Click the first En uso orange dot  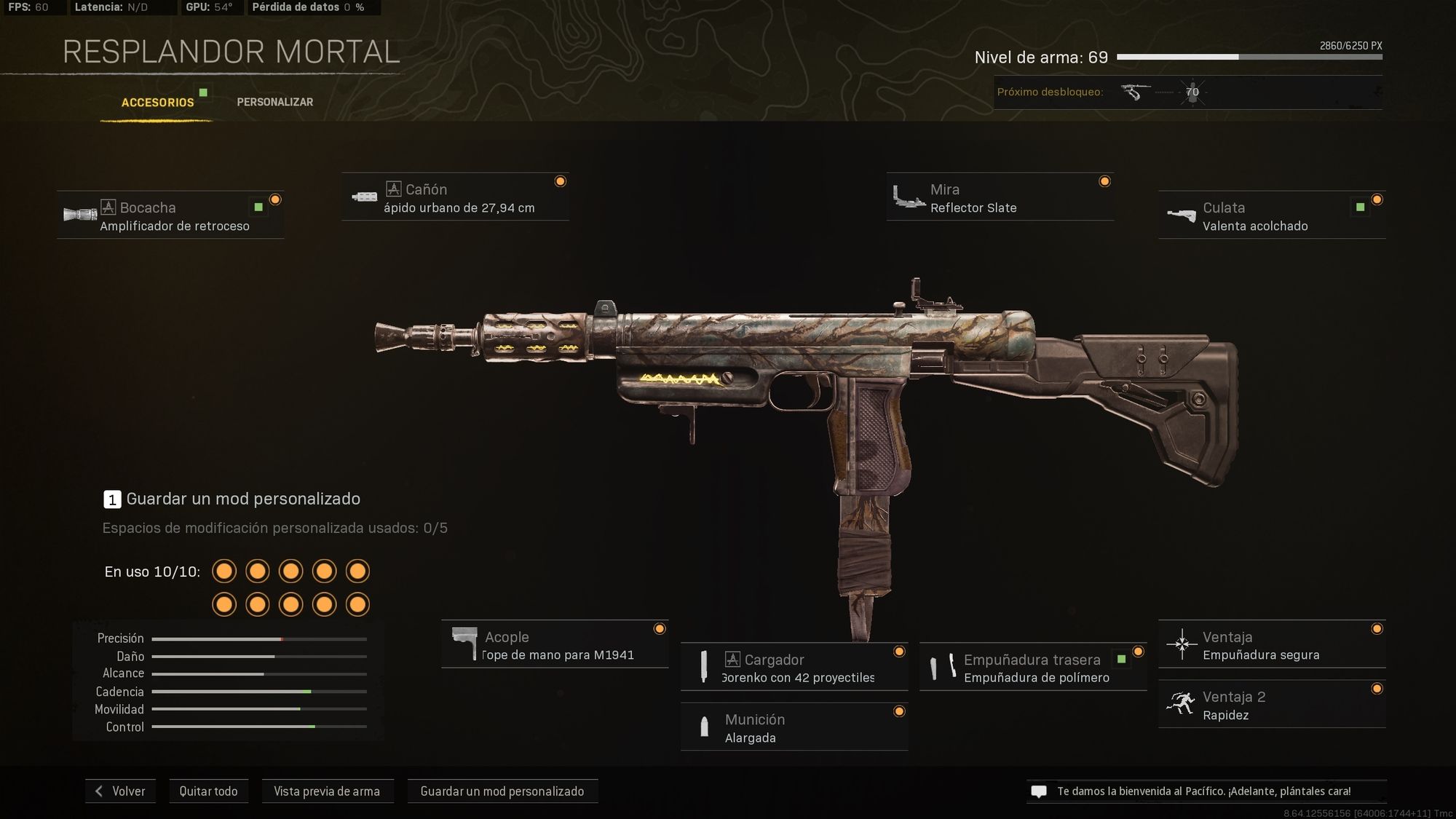click(x=224, y=571)
